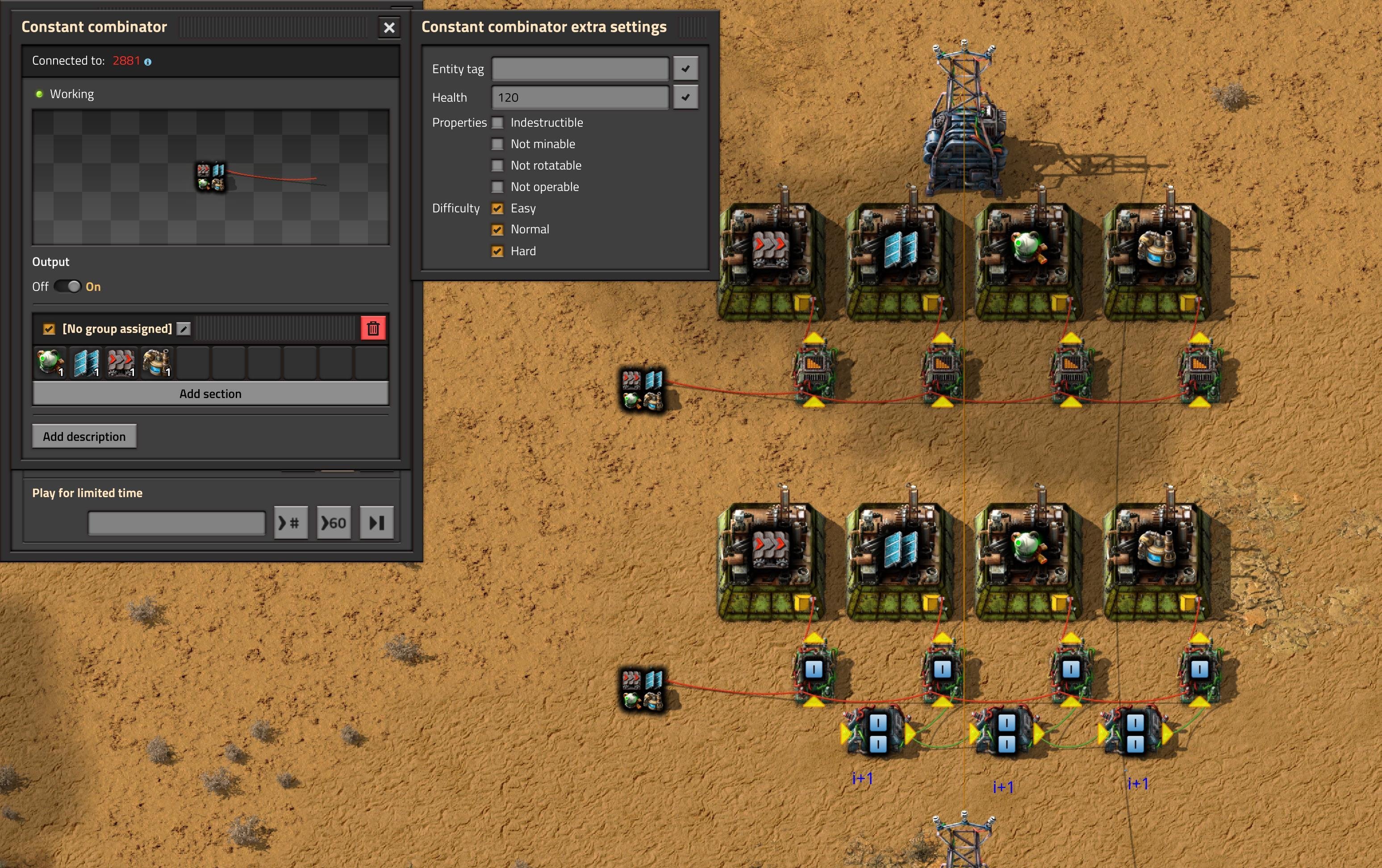Screen dimensions: 1382x868
Task: Toggle the combinator output On/Off switch
Action: click(68, 286)
